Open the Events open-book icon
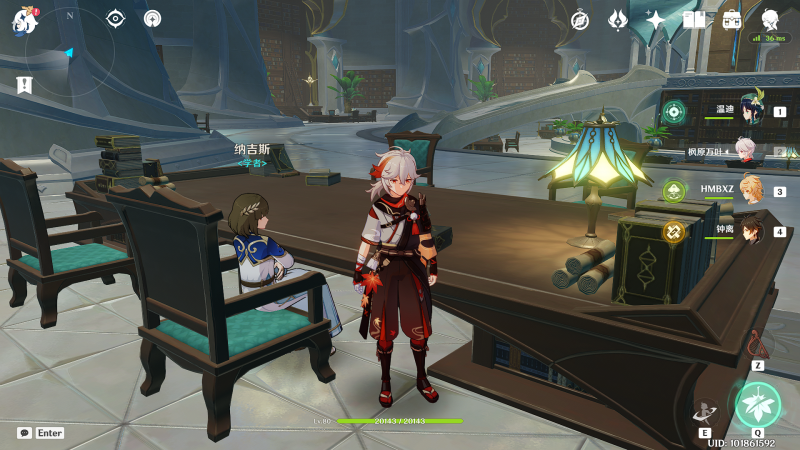800x450 pixels. (x=694, y=20)
